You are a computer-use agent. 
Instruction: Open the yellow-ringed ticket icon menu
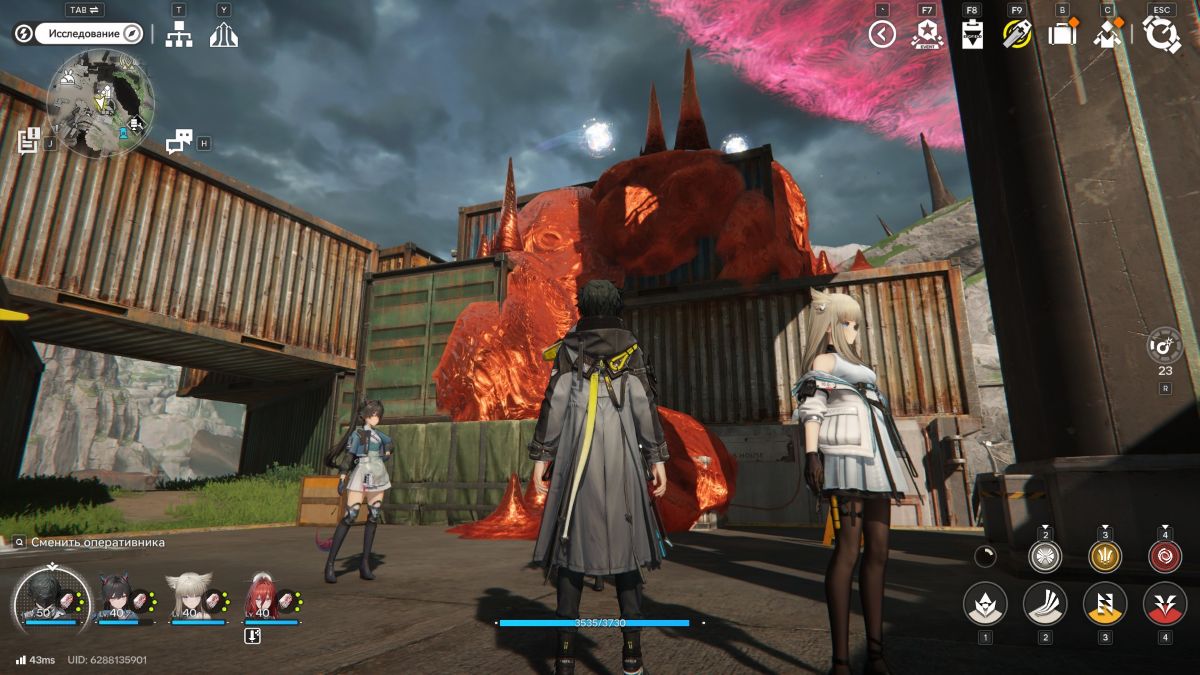point(1017,34)
